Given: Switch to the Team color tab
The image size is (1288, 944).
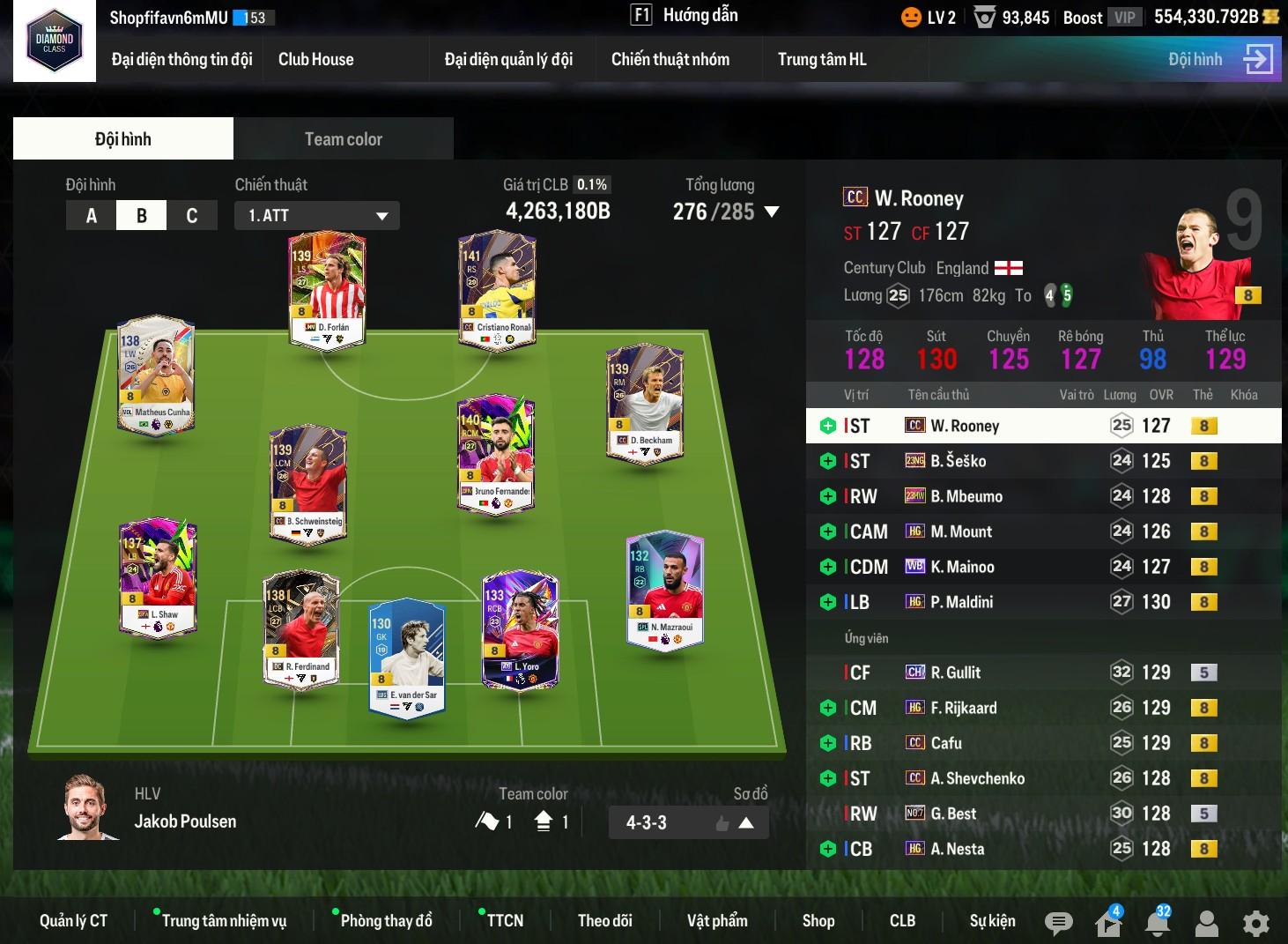Looking at the screenshot, I should point(343,139).
